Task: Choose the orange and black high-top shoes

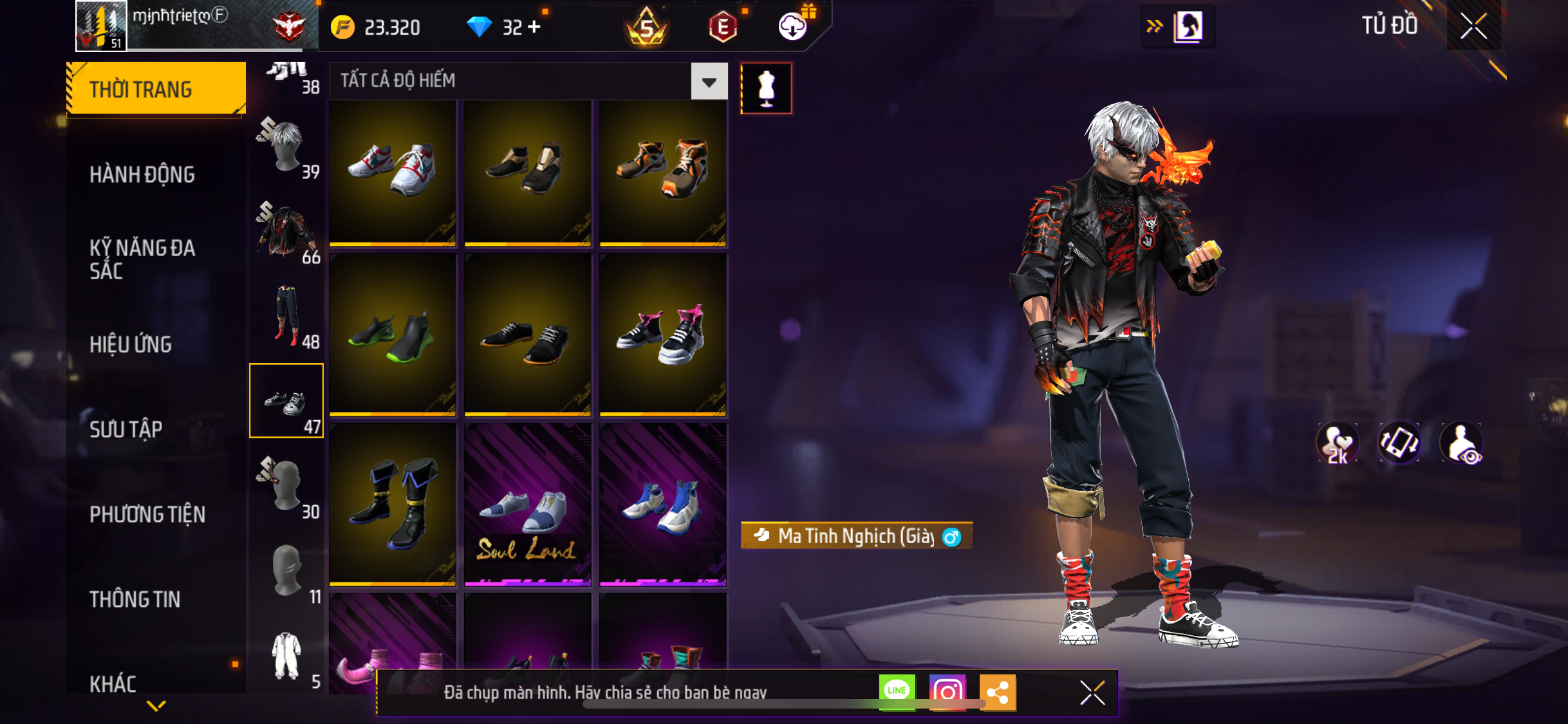Action: pos(663,172)
